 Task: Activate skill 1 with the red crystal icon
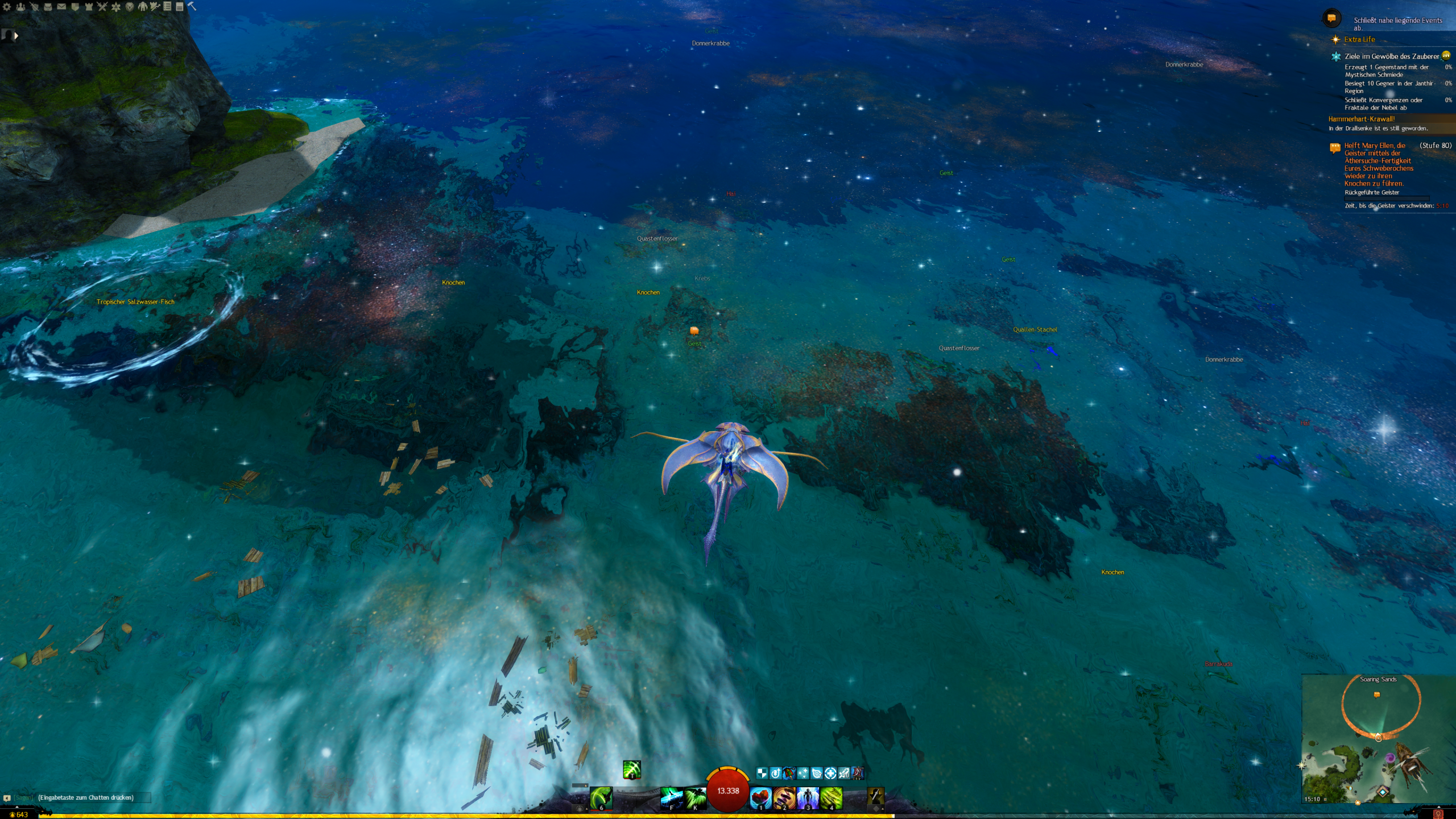pyautogui.click(x=760, y=798)
